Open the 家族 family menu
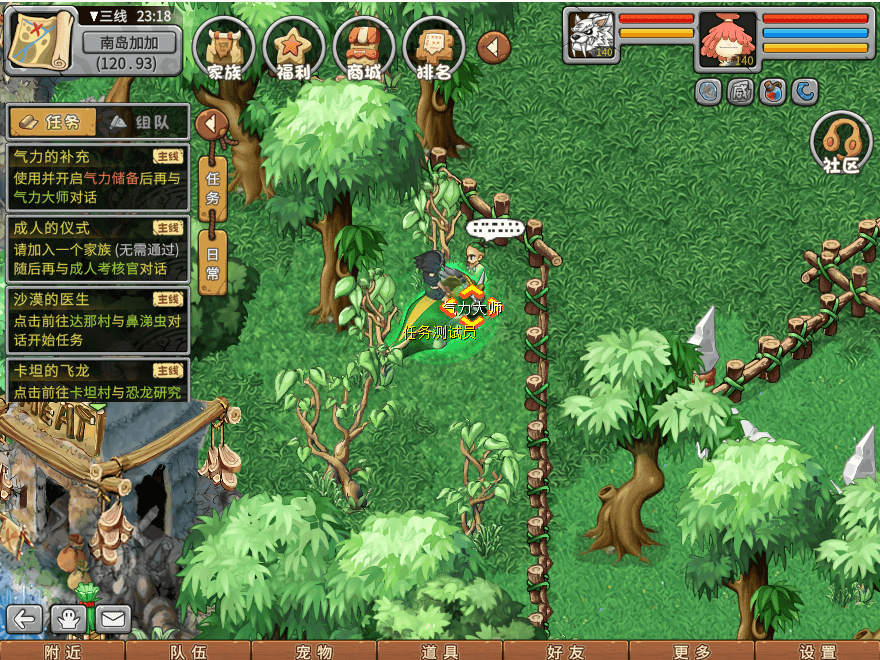This screenshot has height=660, width=880. 225,50
